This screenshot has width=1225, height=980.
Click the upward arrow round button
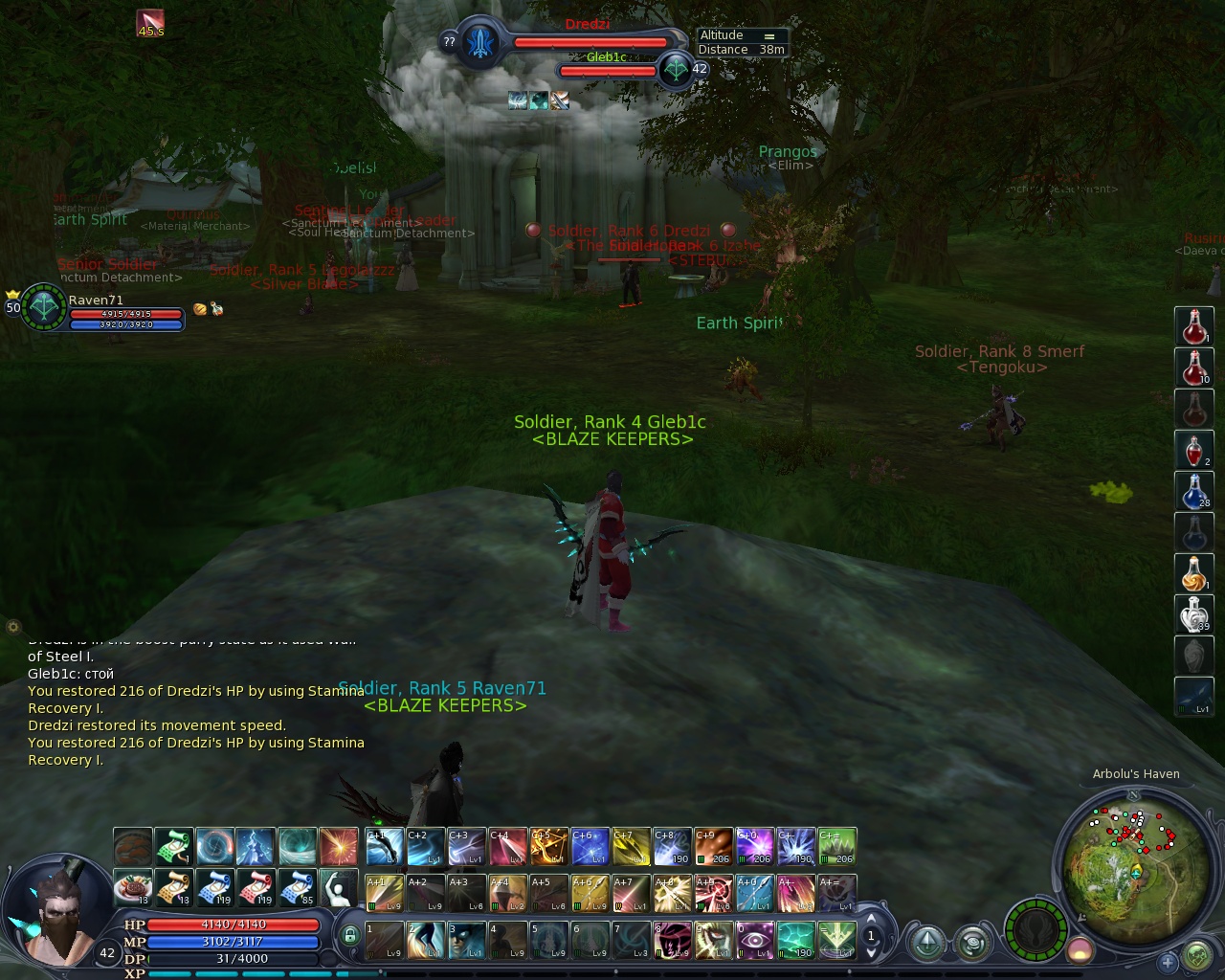pos(926,944)
